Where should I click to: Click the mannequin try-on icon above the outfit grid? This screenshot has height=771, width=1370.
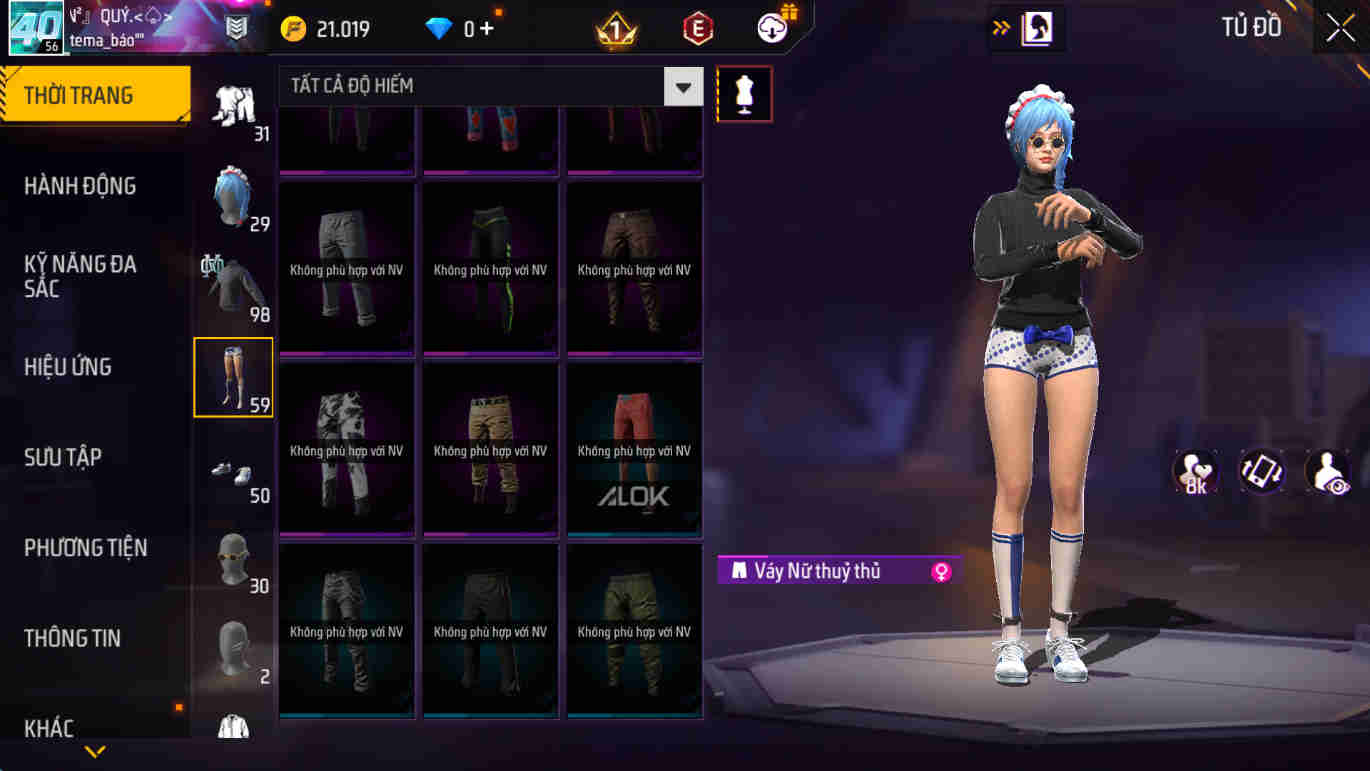(744, 93)
